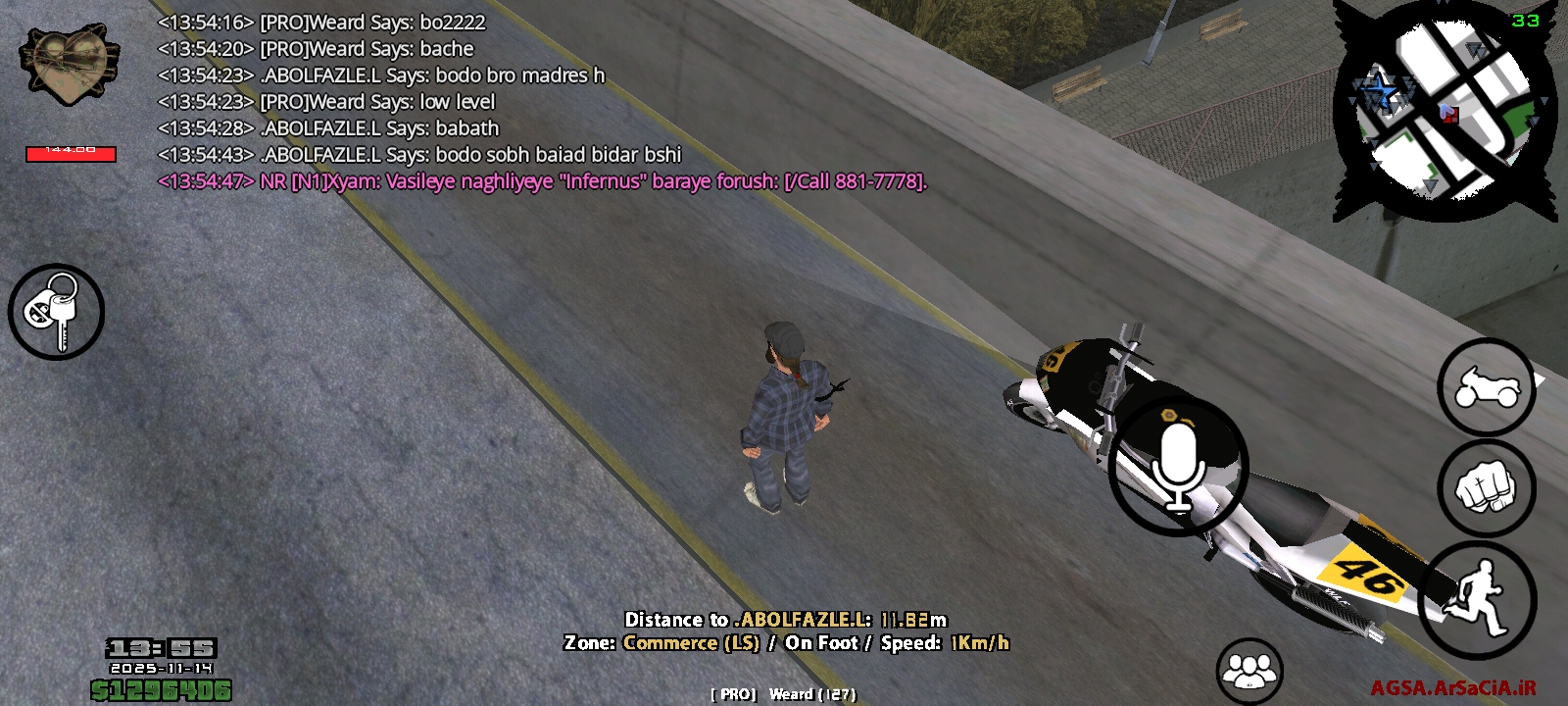Tap the Weard (127) name tag at bottom
The width and height of the screenshot is (1568, 706).
782,695
